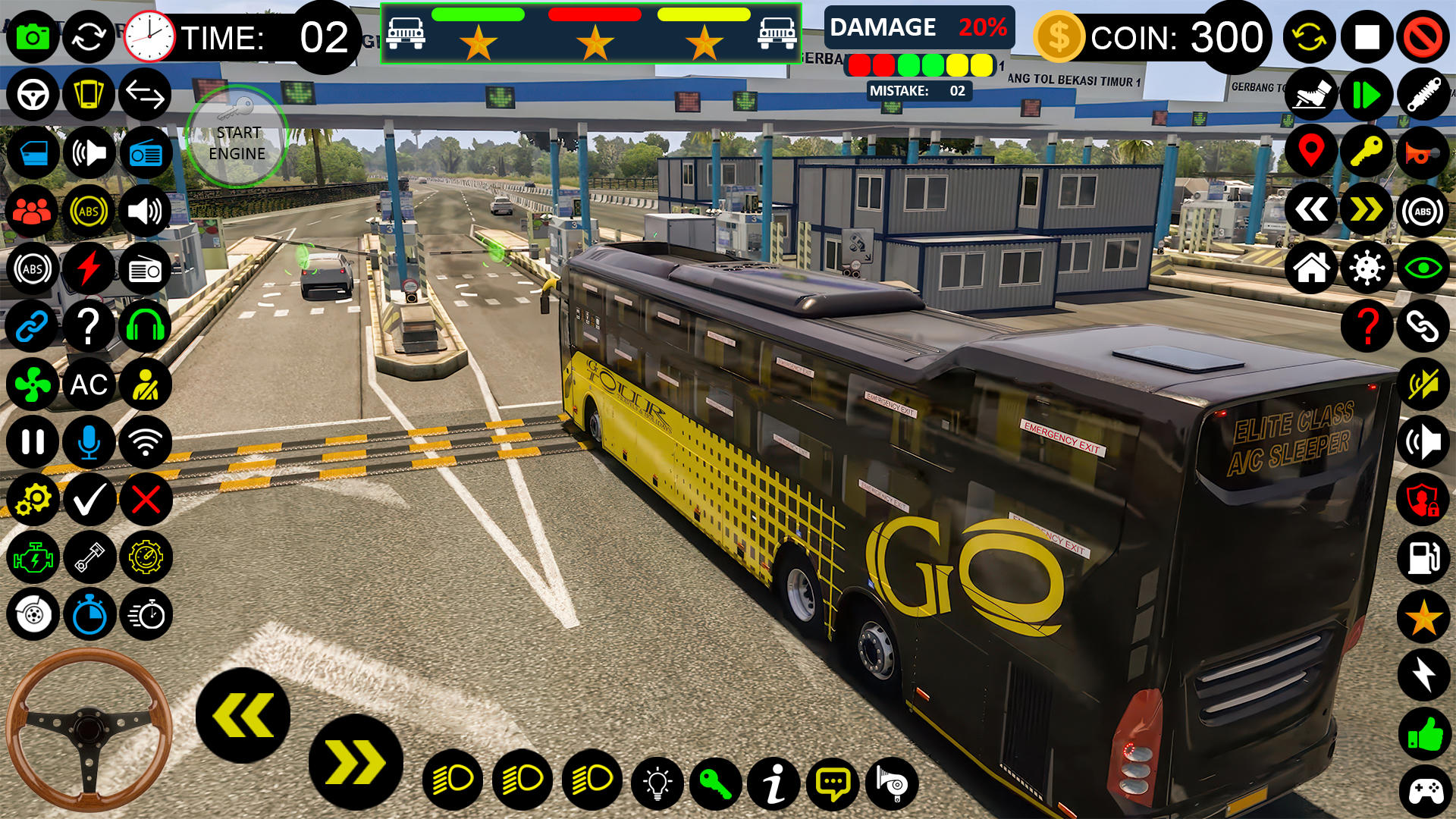The height and width of the screenshot is (819, 1456).
Task: Open the white question mark help icon
Action: click(x=89, y=327)
